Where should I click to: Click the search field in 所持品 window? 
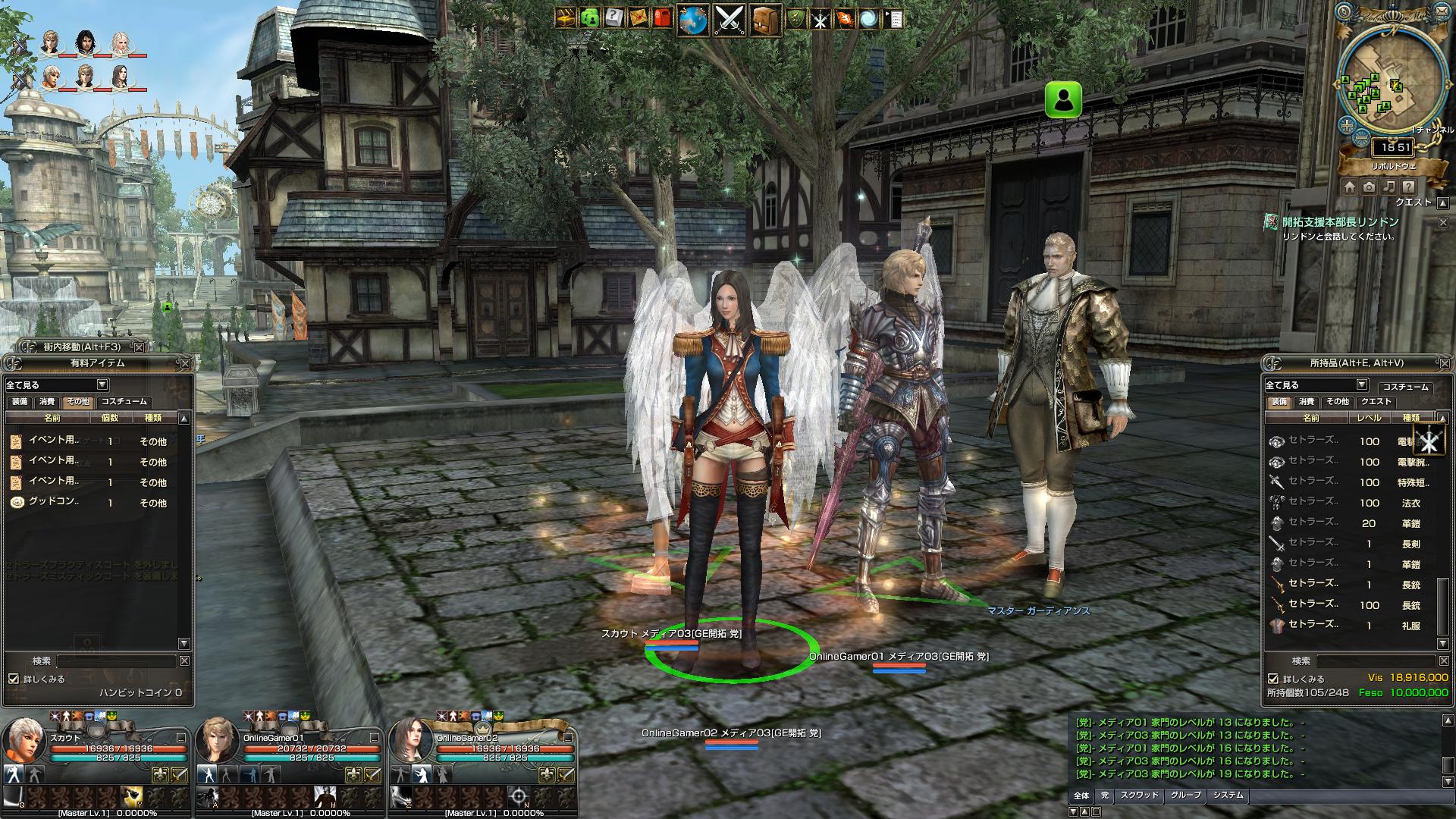click(1376, 661)
